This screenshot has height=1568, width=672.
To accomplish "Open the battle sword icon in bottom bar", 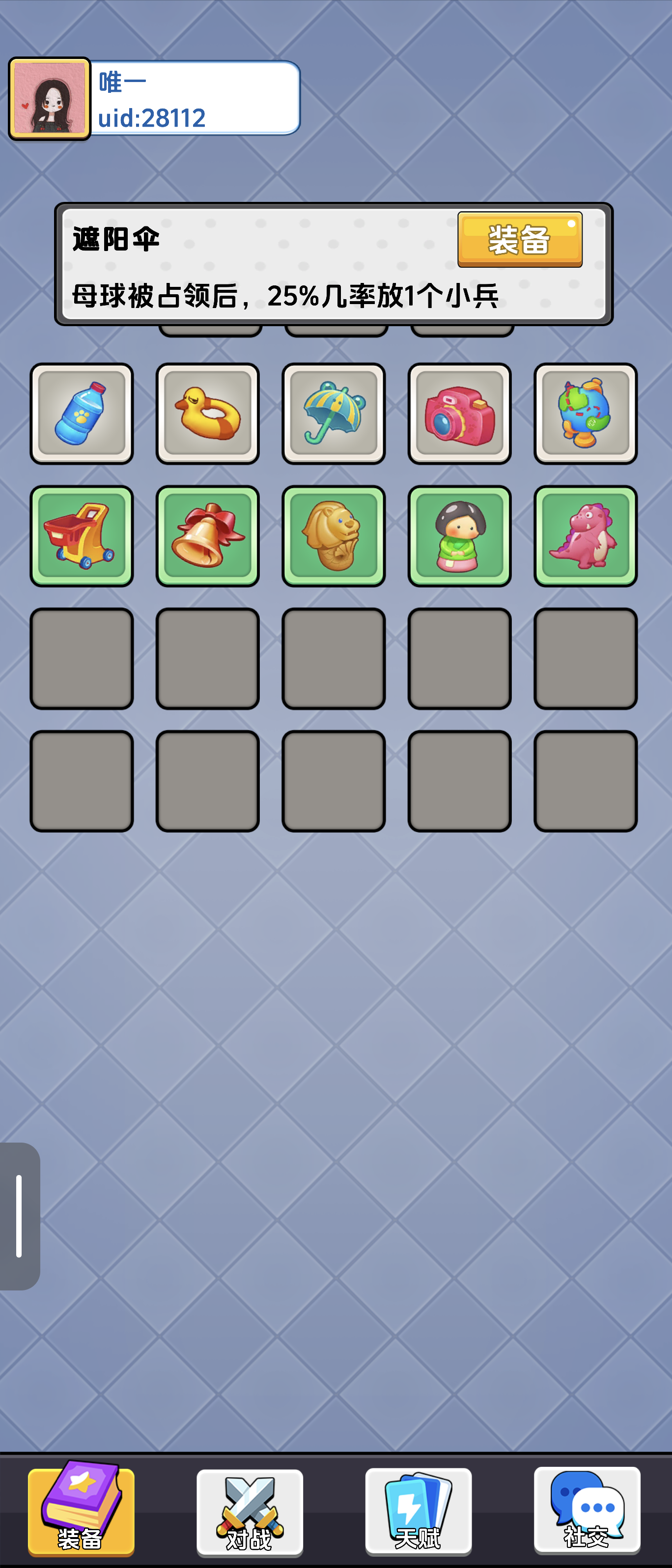I will (250, 1502).
